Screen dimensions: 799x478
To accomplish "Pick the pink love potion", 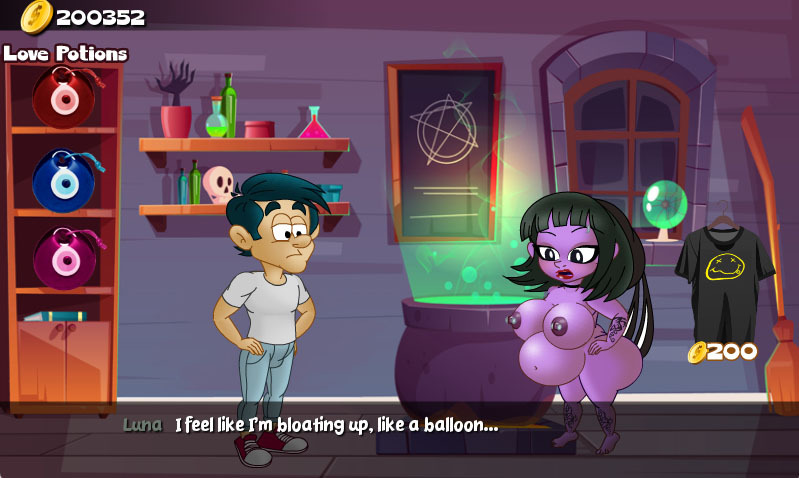I will pos(63,258).
